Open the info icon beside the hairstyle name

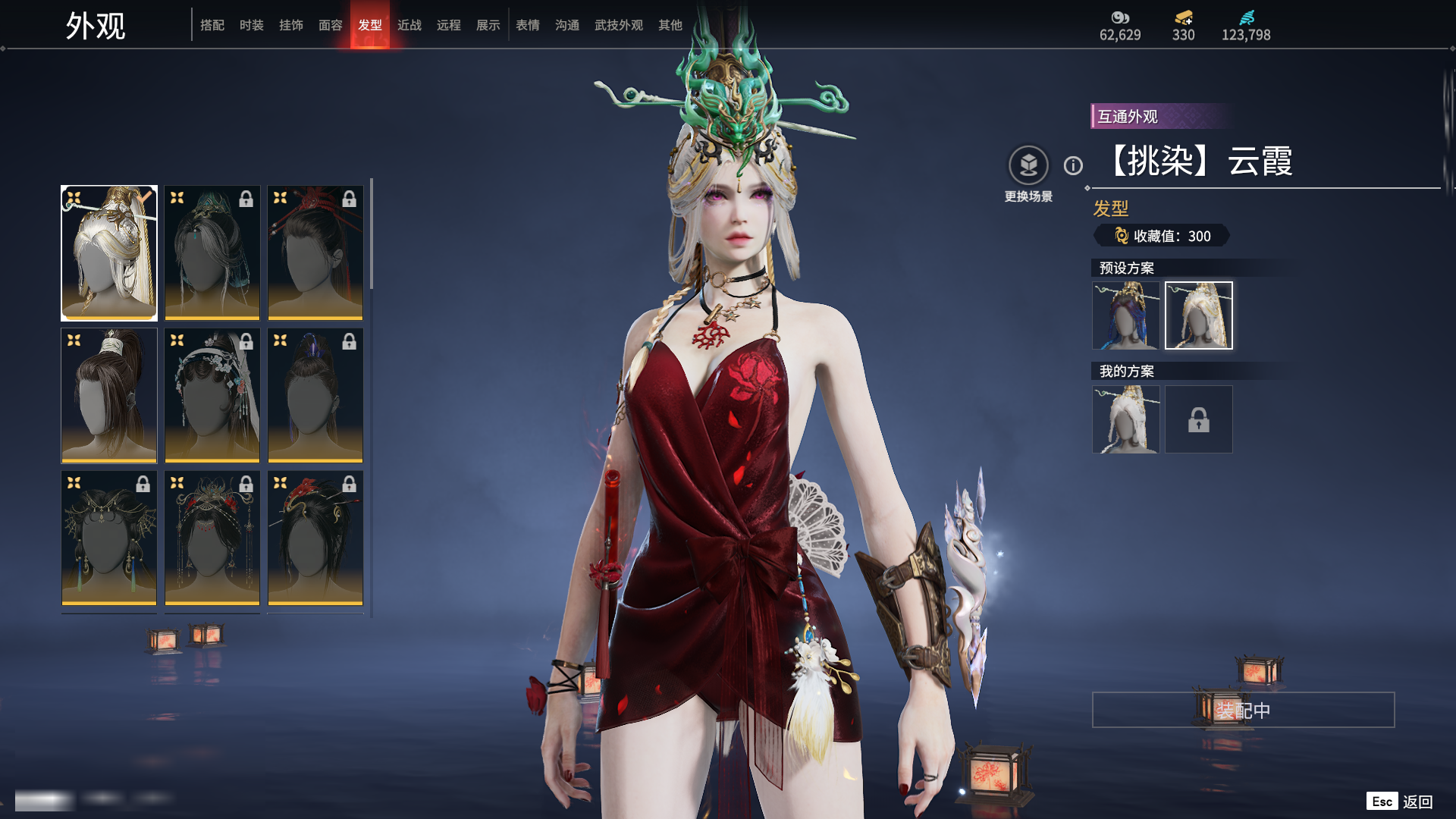1073,165
